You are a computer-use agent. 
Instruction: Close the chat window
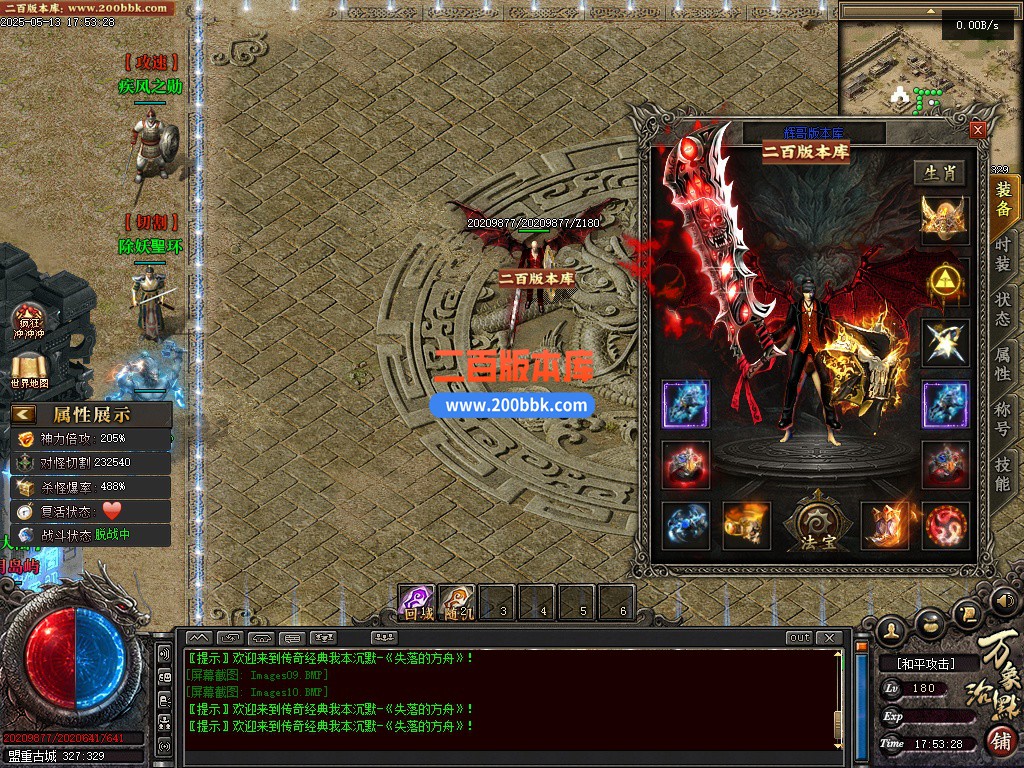828,638
